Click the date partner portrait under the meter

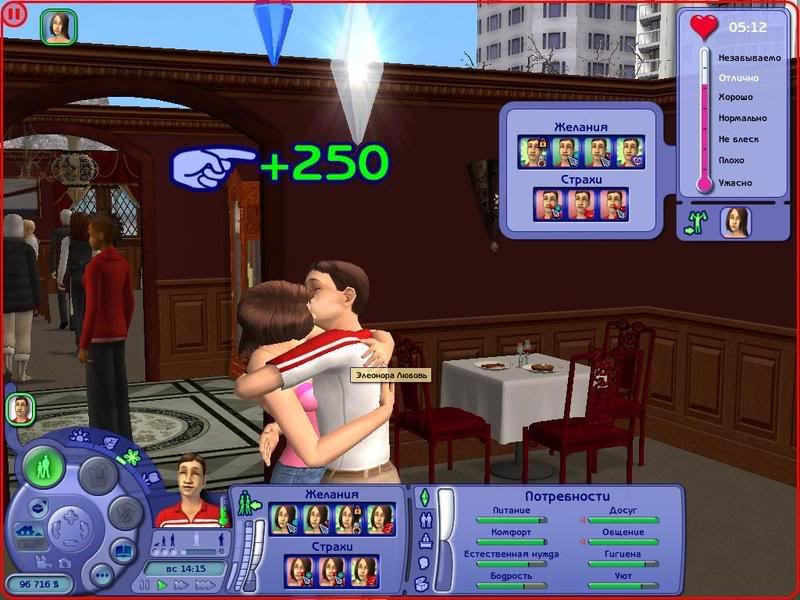pos(735,221)
